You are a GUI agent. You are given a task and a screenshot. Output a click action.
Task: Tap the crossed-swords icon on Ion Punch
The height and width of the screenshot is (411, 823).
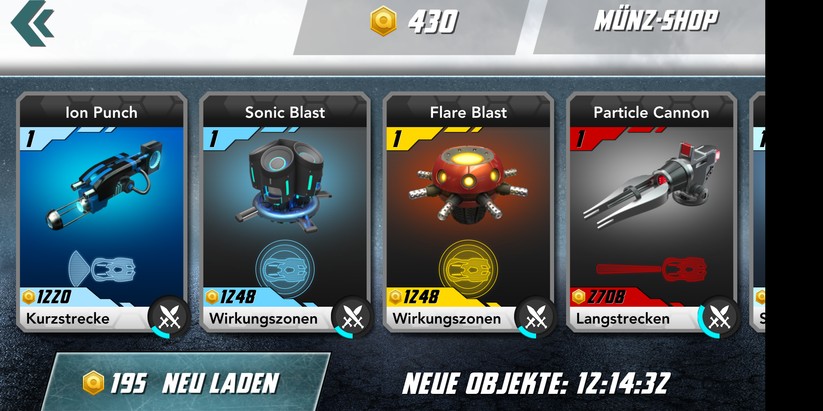pyautogui.click(x=169, y=318)
